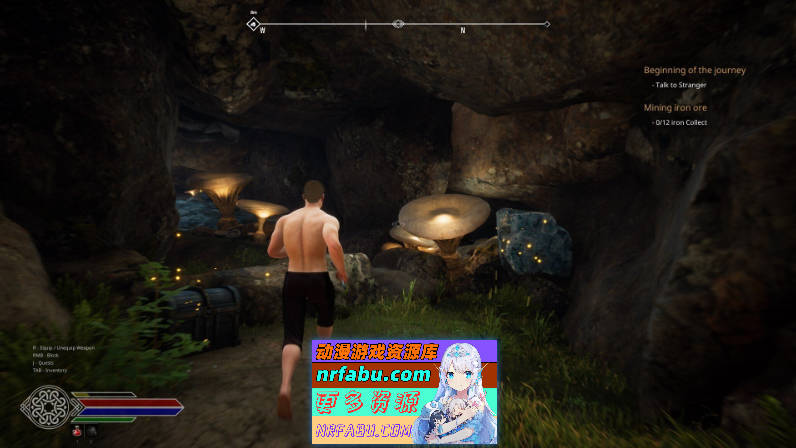
Task: Click the Celtic knot emblem
Action: [x=46, y=407]
